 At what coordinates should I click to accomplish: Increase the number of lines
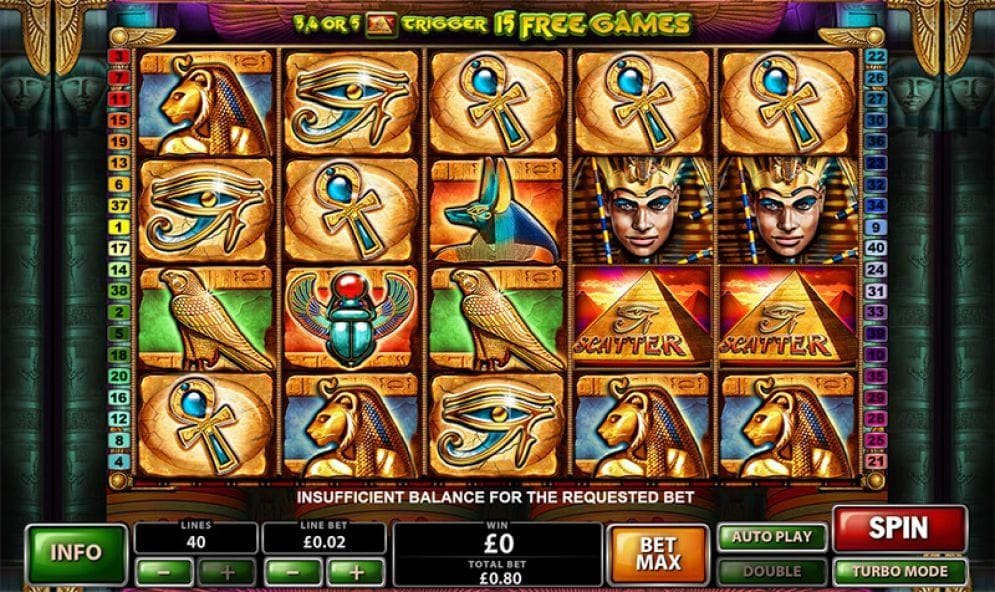(227, 572)
